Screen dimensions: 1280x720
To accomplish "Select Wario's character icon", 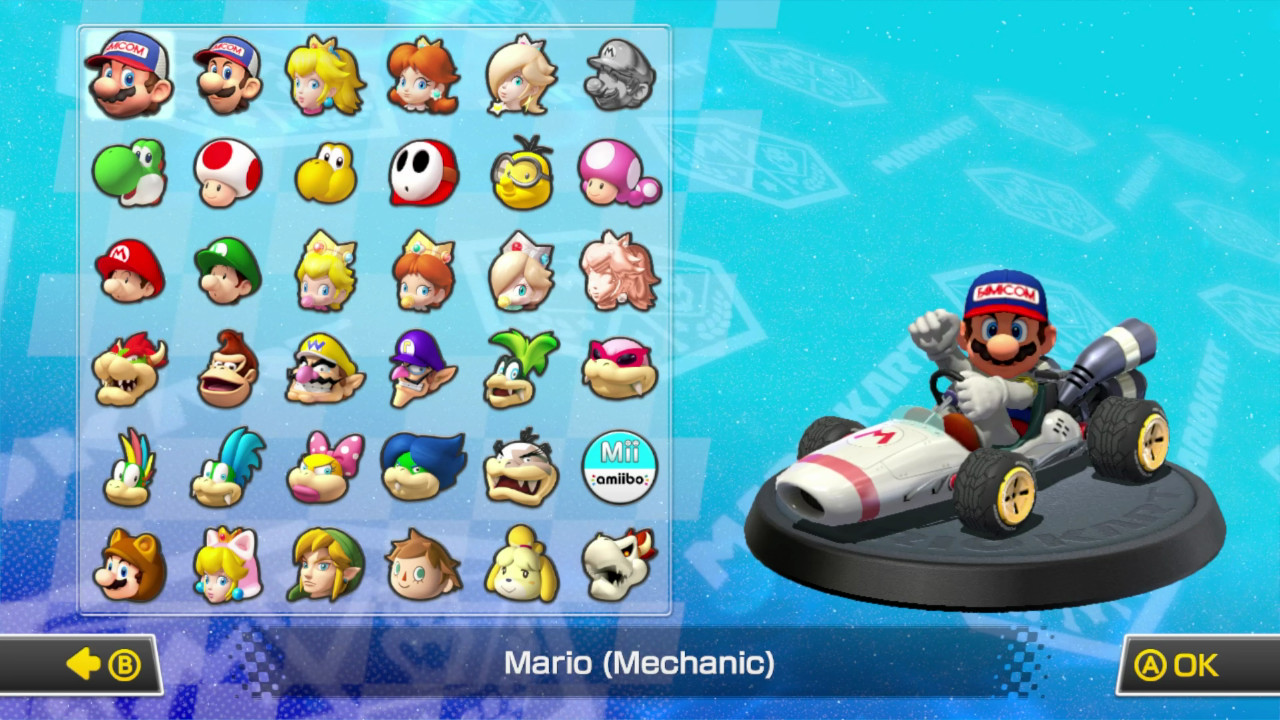I will click(x=324, y=368).
